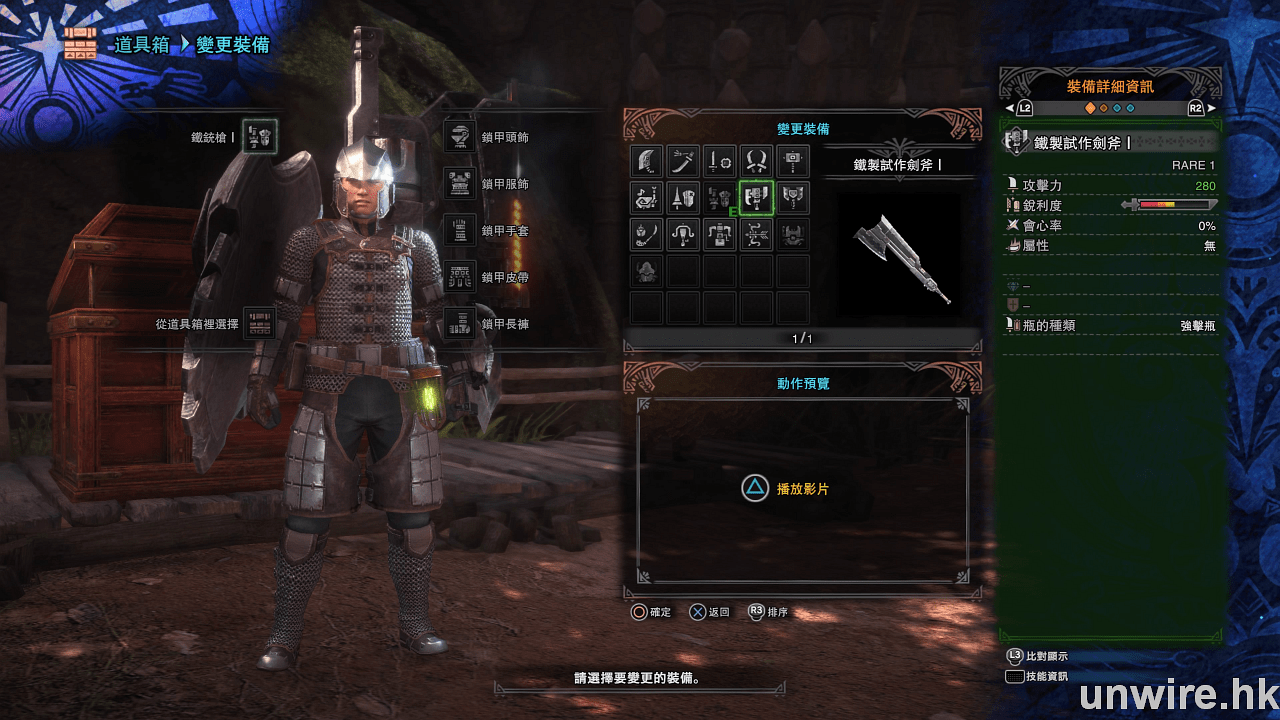Select the 鎖甲服飾 chest armor slot
Image resolution: width=1280 pixels, height=720 pixels.
460,184
